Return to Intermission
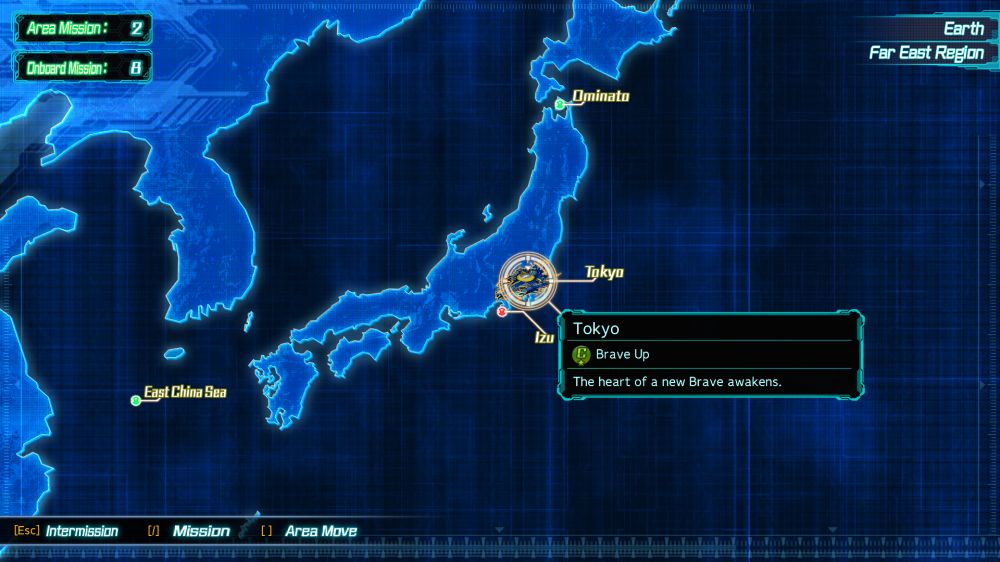 81,531
